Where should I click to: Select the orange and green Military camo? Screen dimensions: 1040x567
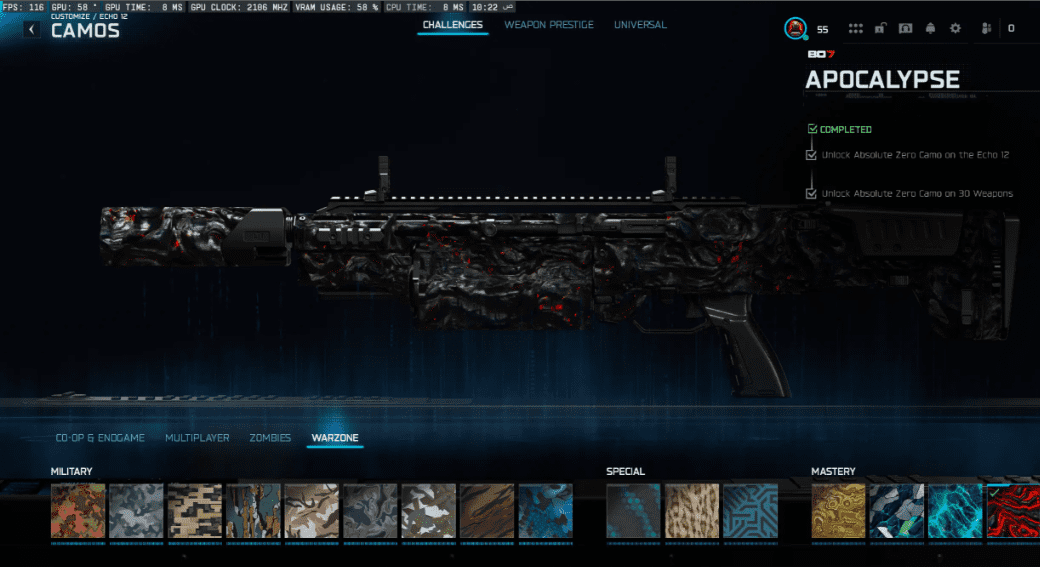(x=78, y=511)
